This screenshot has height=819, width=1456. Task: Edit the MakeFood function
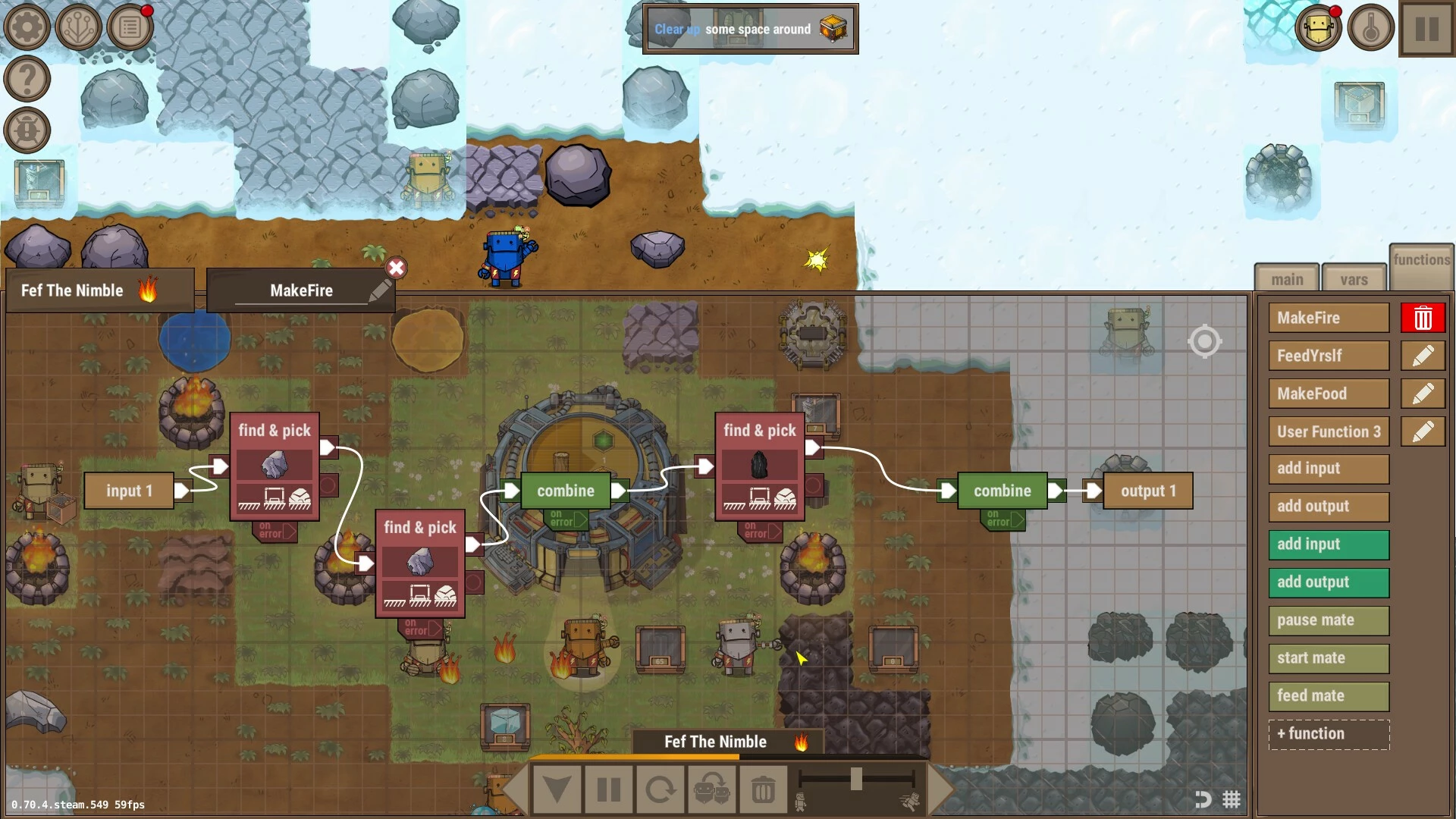(1423, 394)
